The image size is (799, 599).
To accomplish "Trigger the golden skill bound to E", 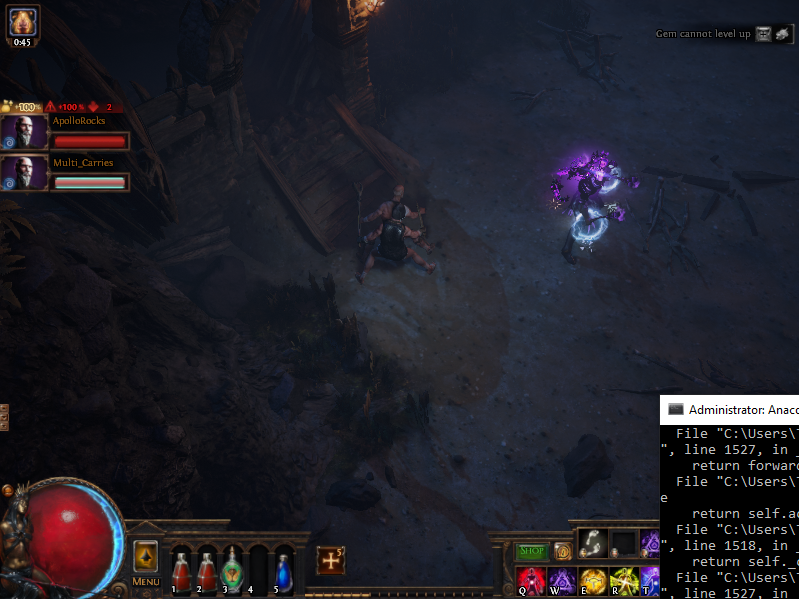I will (593, 580).
